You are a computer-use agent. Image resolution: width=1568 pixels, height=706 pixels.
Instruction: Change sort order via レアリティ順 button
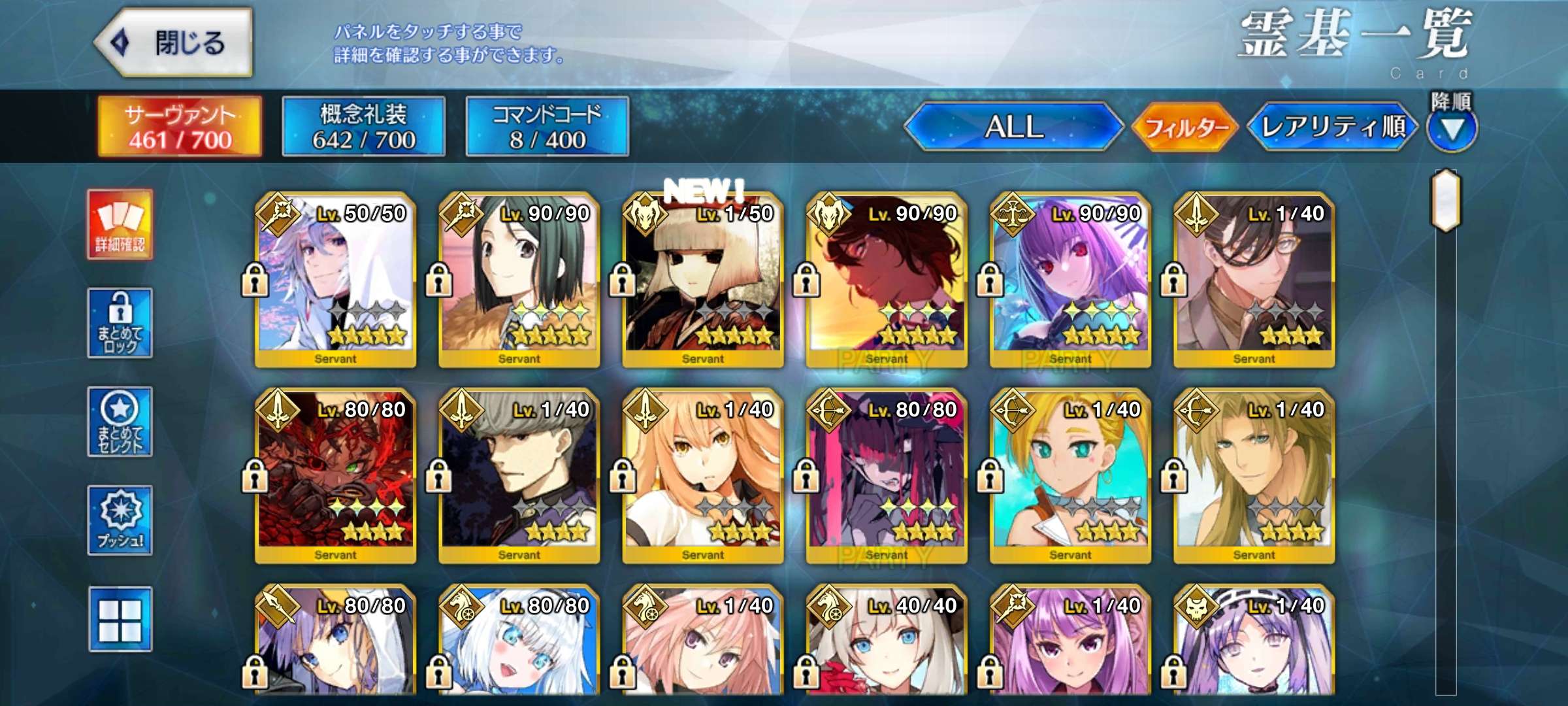(1333, 126)
